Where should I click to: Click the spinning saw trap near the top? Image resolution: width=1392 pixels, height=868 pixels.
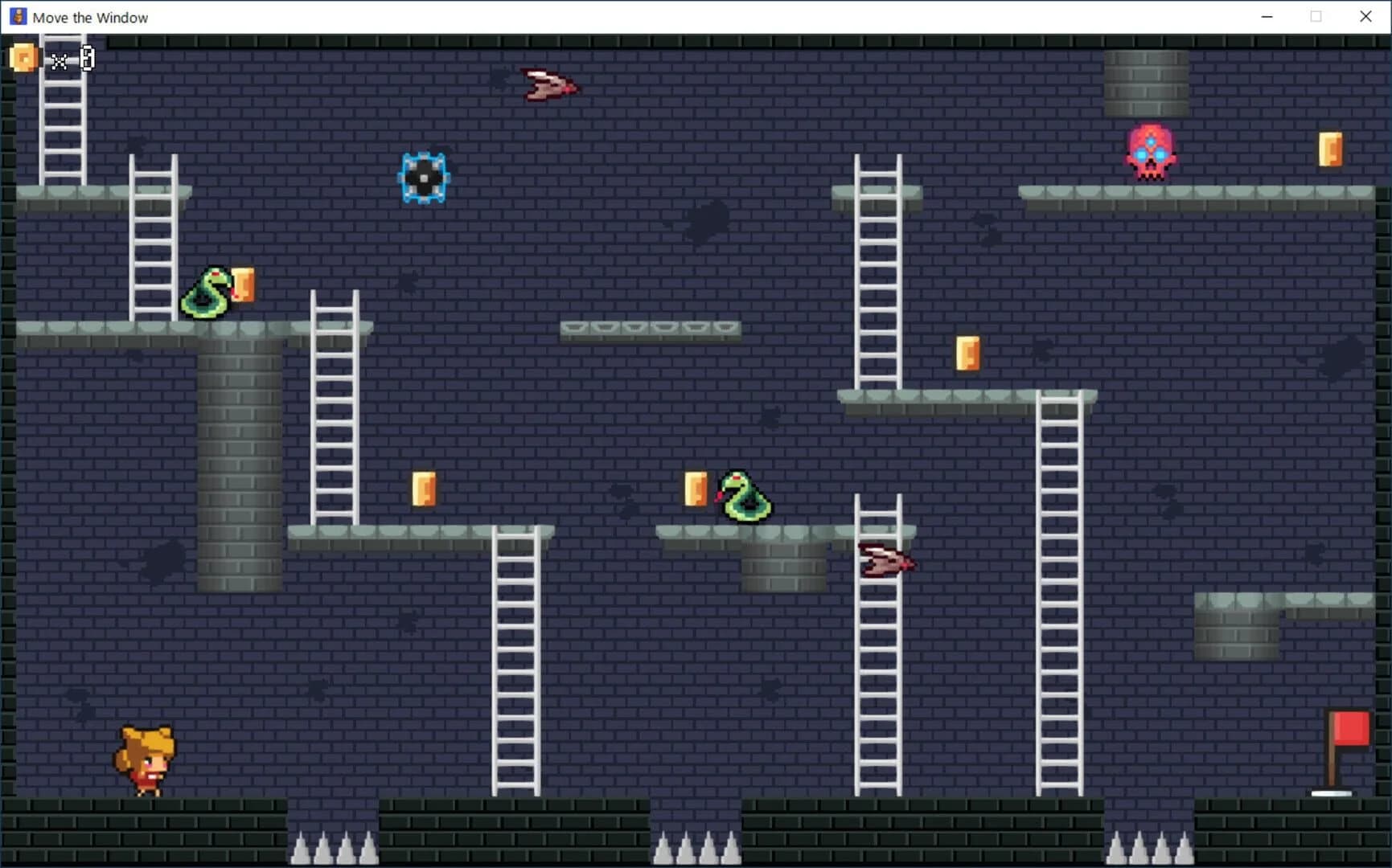[x=424, y=177]
